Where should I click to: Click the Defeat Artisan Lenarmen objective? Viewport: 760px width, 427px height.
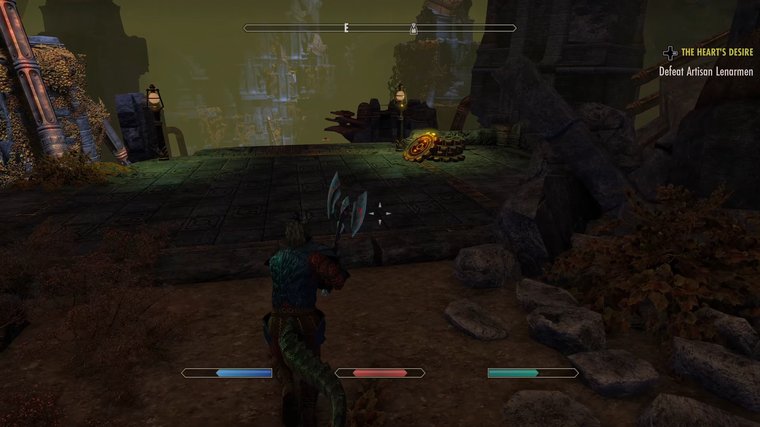tap(707, 72)
